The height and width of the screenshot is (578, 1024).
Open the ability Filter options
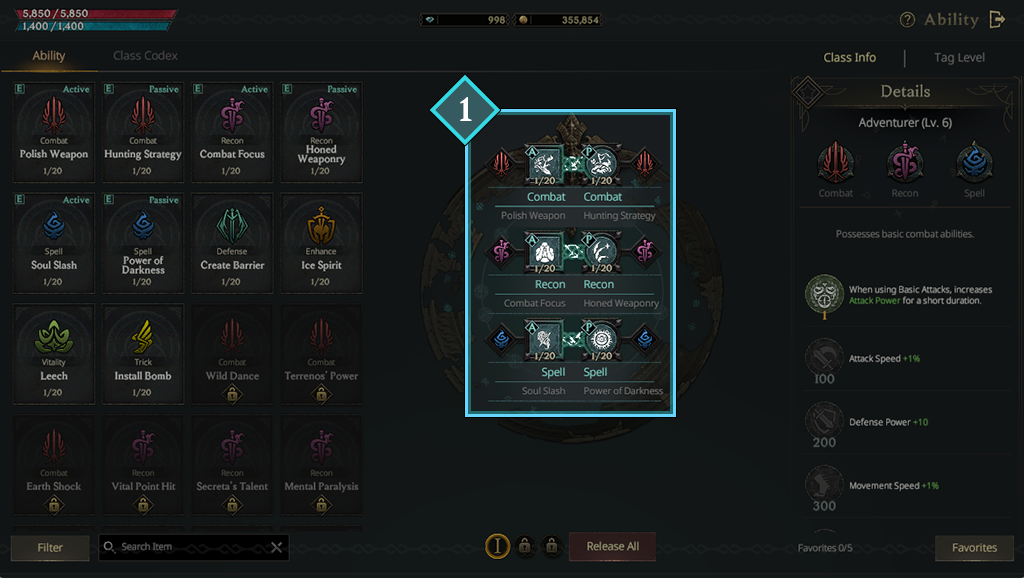coord(50,547)
